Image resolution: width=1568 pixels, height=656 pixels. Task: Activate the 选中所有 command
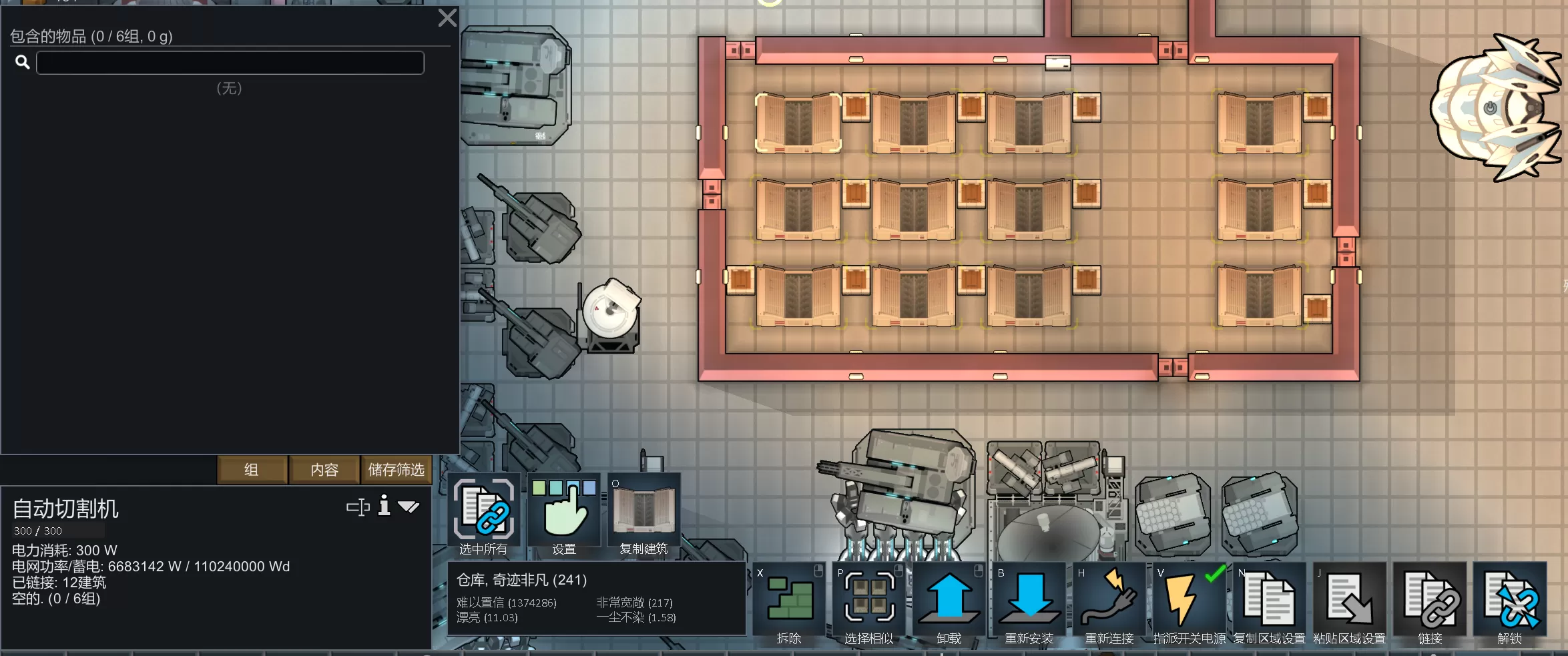pos(484,515)
